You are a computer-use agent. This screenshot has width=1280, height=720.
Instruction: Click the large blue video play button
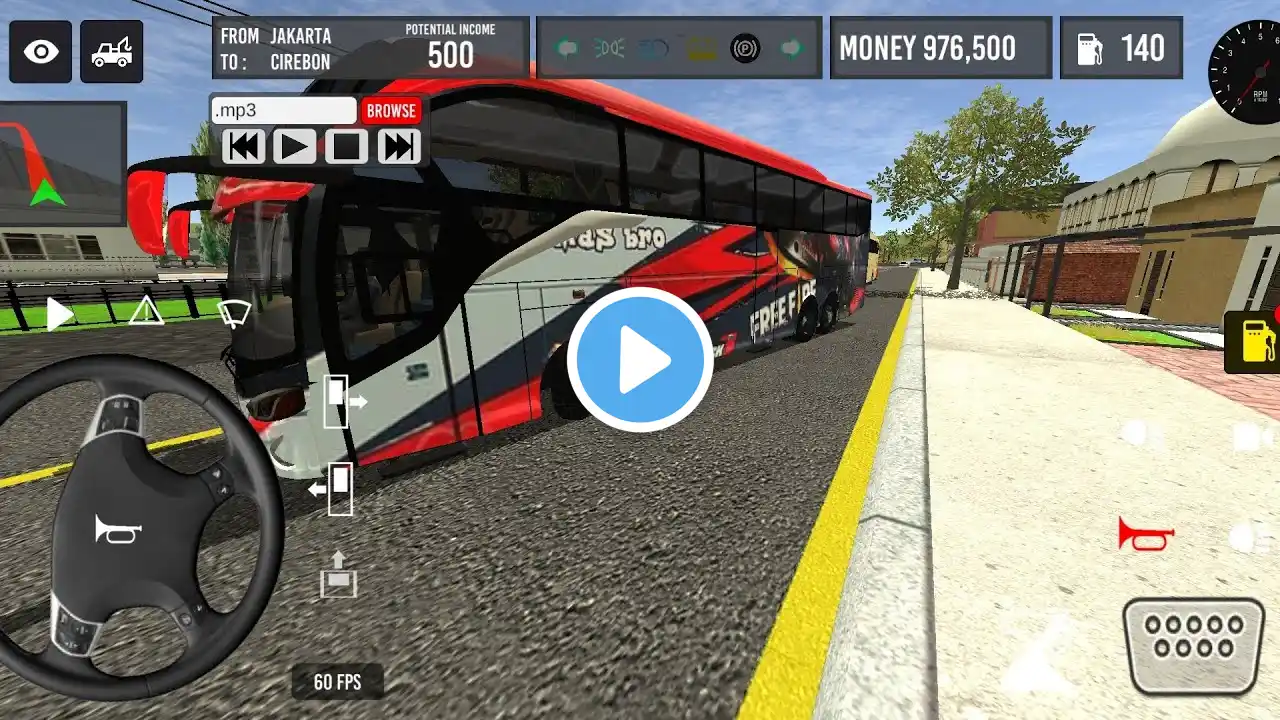[x=640, y=360]
